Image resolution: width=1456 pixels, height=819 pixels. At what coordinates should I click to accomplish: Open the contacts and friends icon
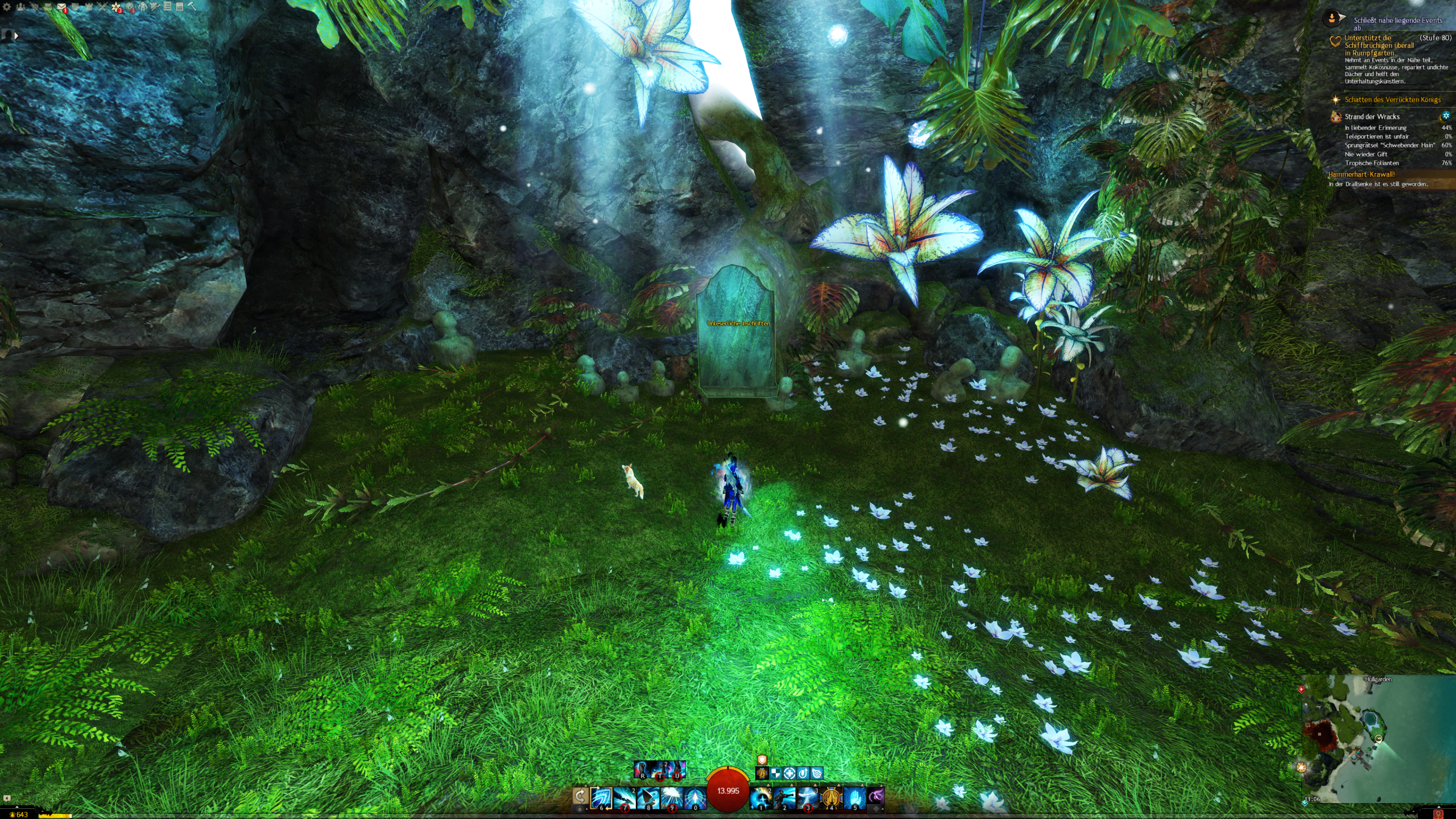click(x=20, y=7)
